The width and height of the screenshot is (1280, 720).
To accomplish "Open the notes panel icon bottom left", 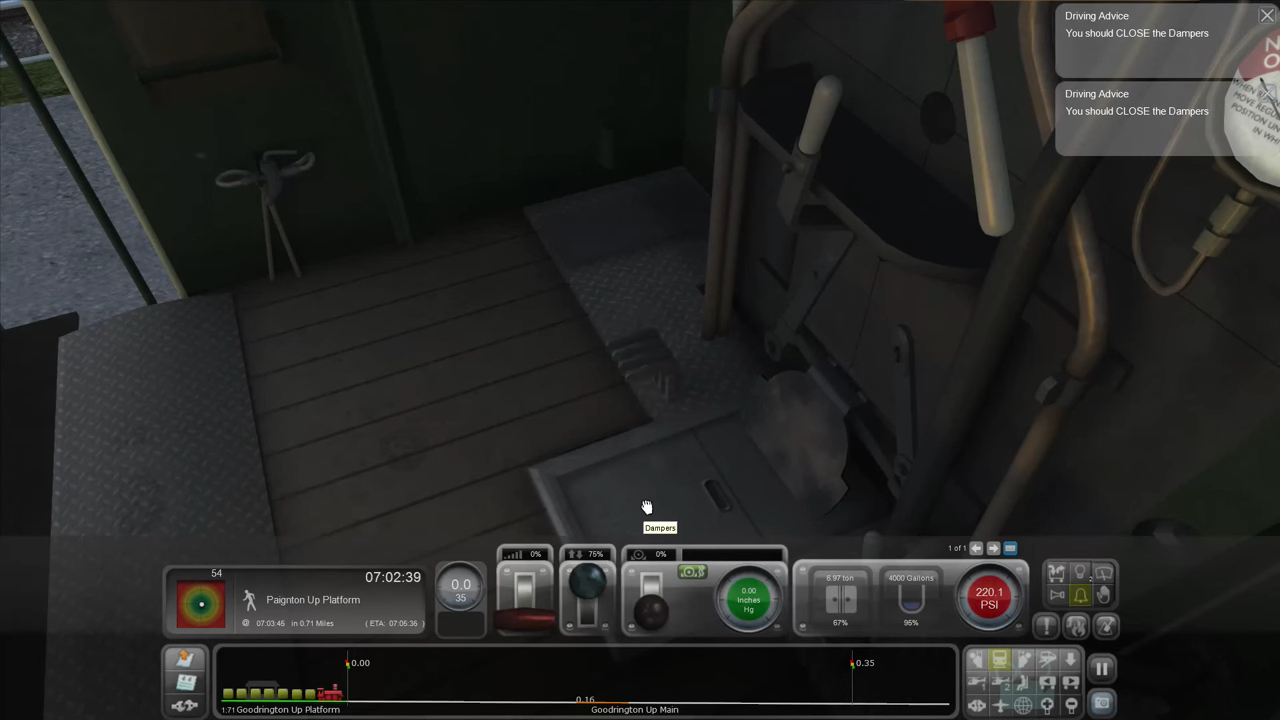I will coord(187,682).
